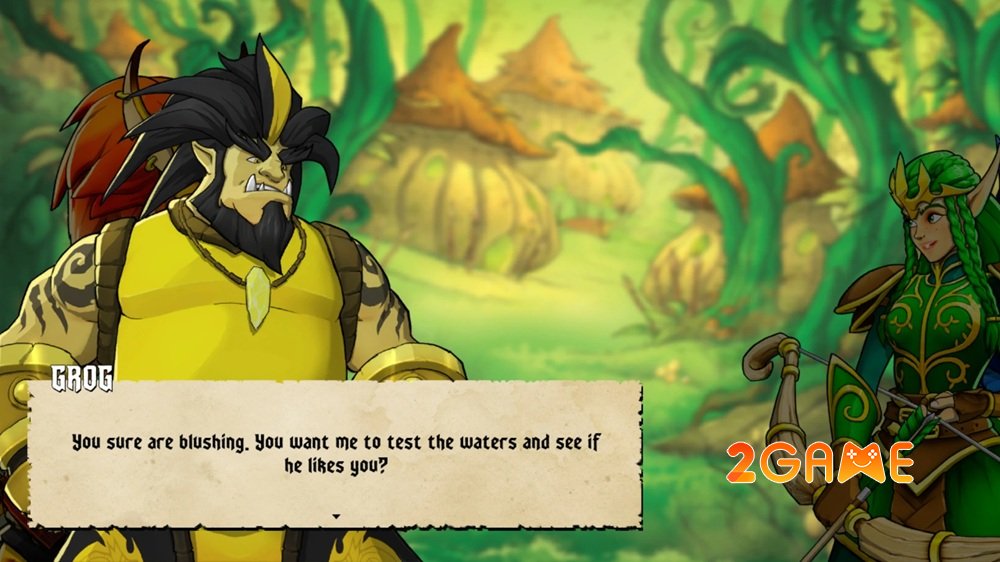1000x562 pixels.
Task: Click the dialogue continue arrow
Action: pos(336,516)
